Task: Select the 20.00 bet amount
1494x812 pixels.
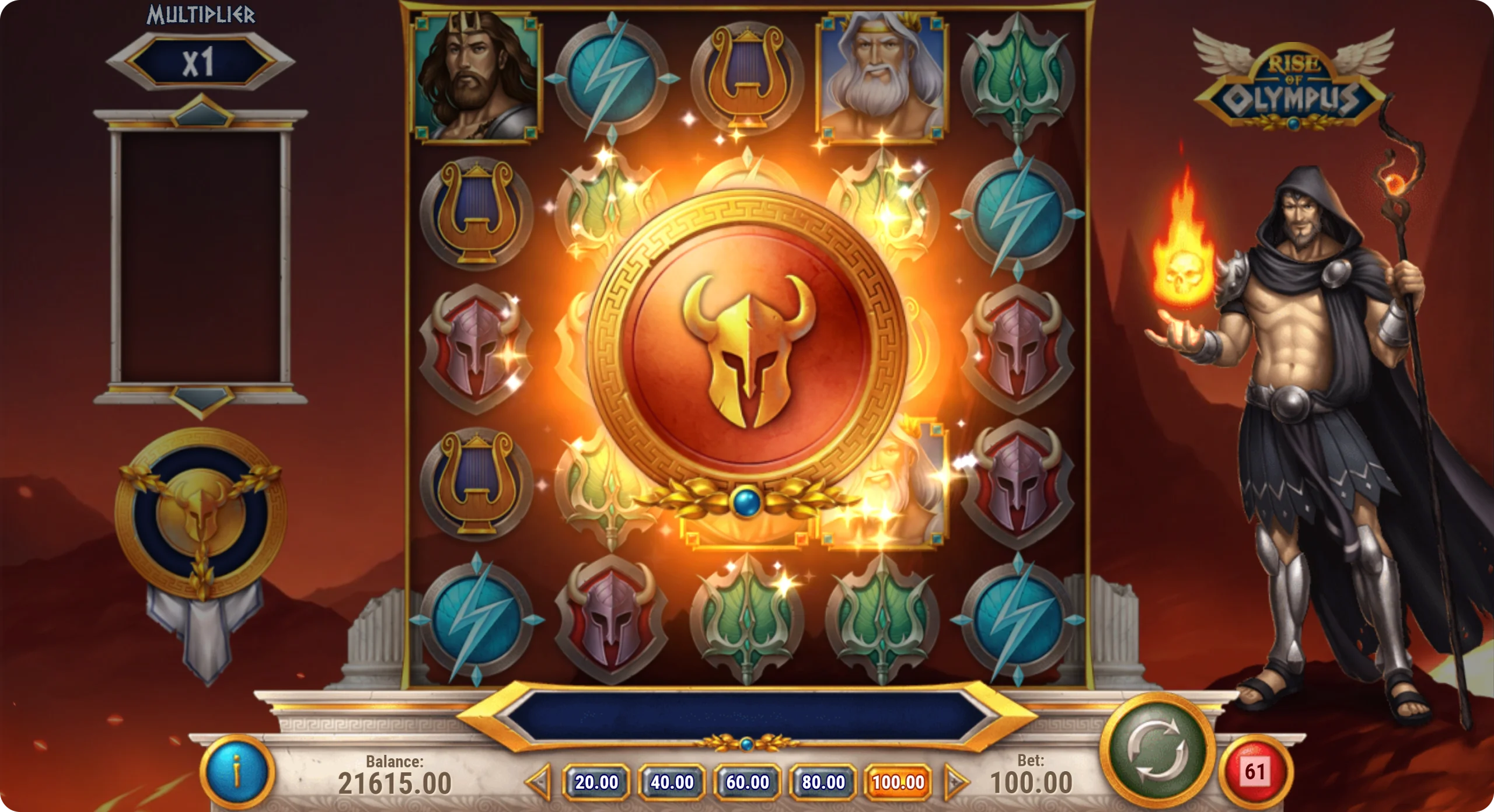Action: click(596, 782)
